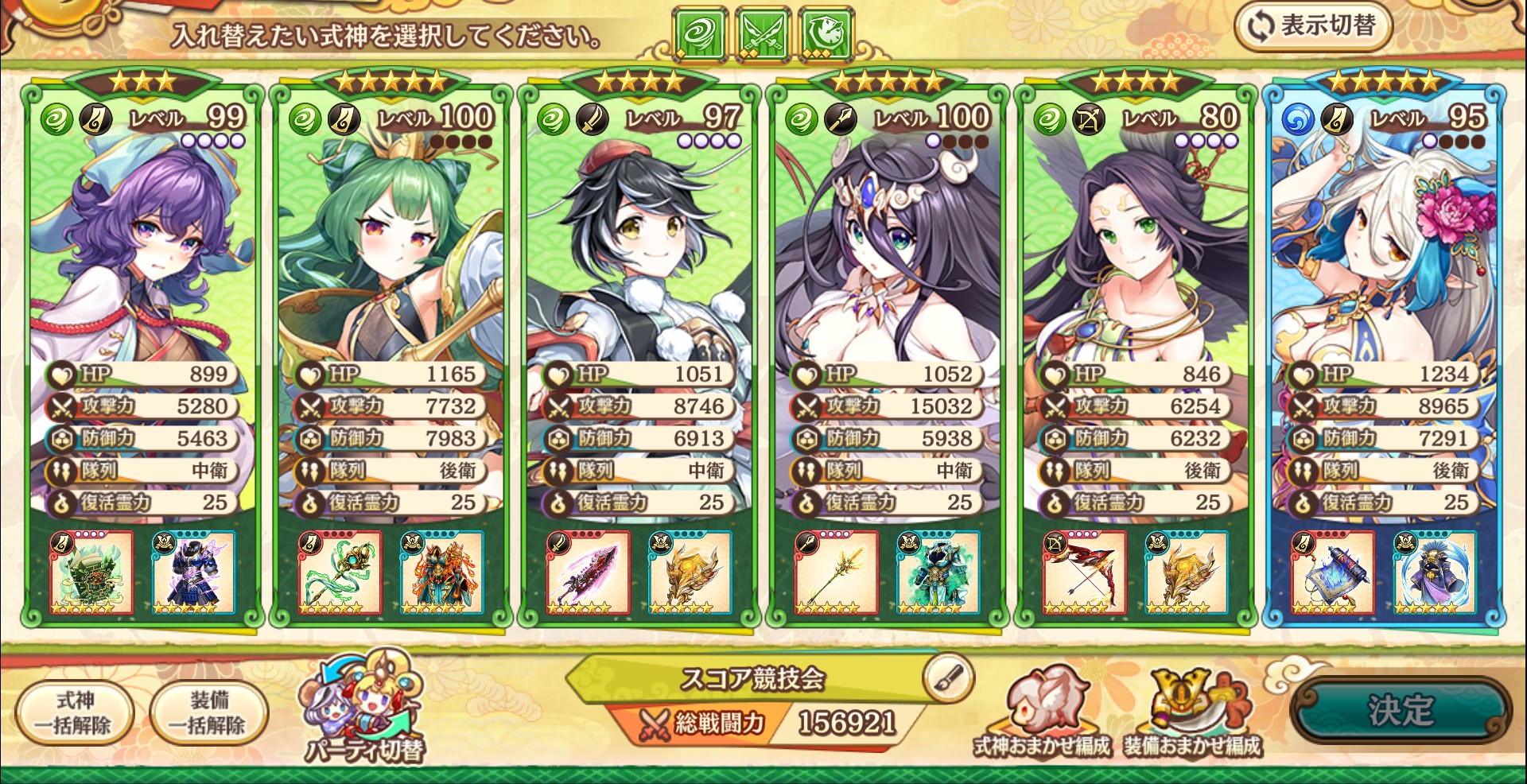This screenshot has height=784, width=1527.
Task: Click the green swirl skill icon at top
Action: (700, 35)
